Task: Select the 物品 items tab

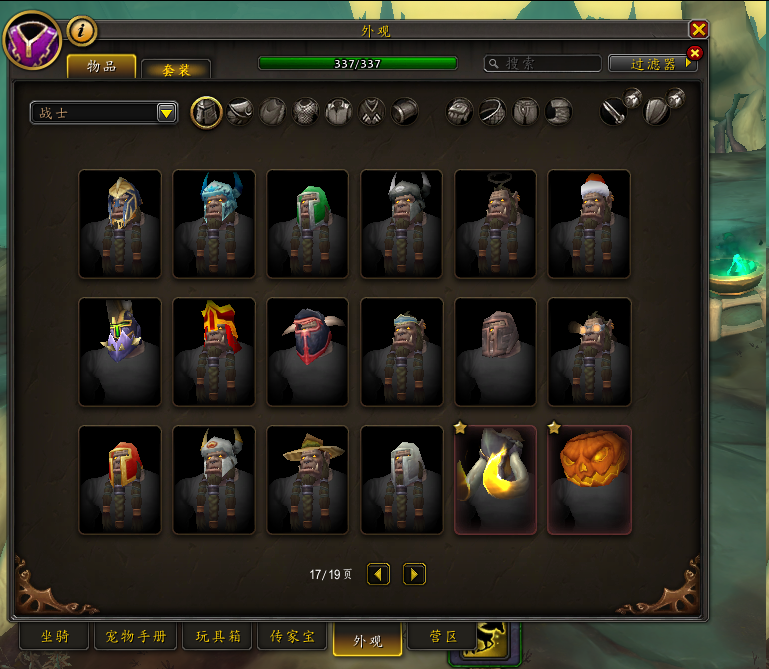Action: pyautogui.click(x=101, y=67)
